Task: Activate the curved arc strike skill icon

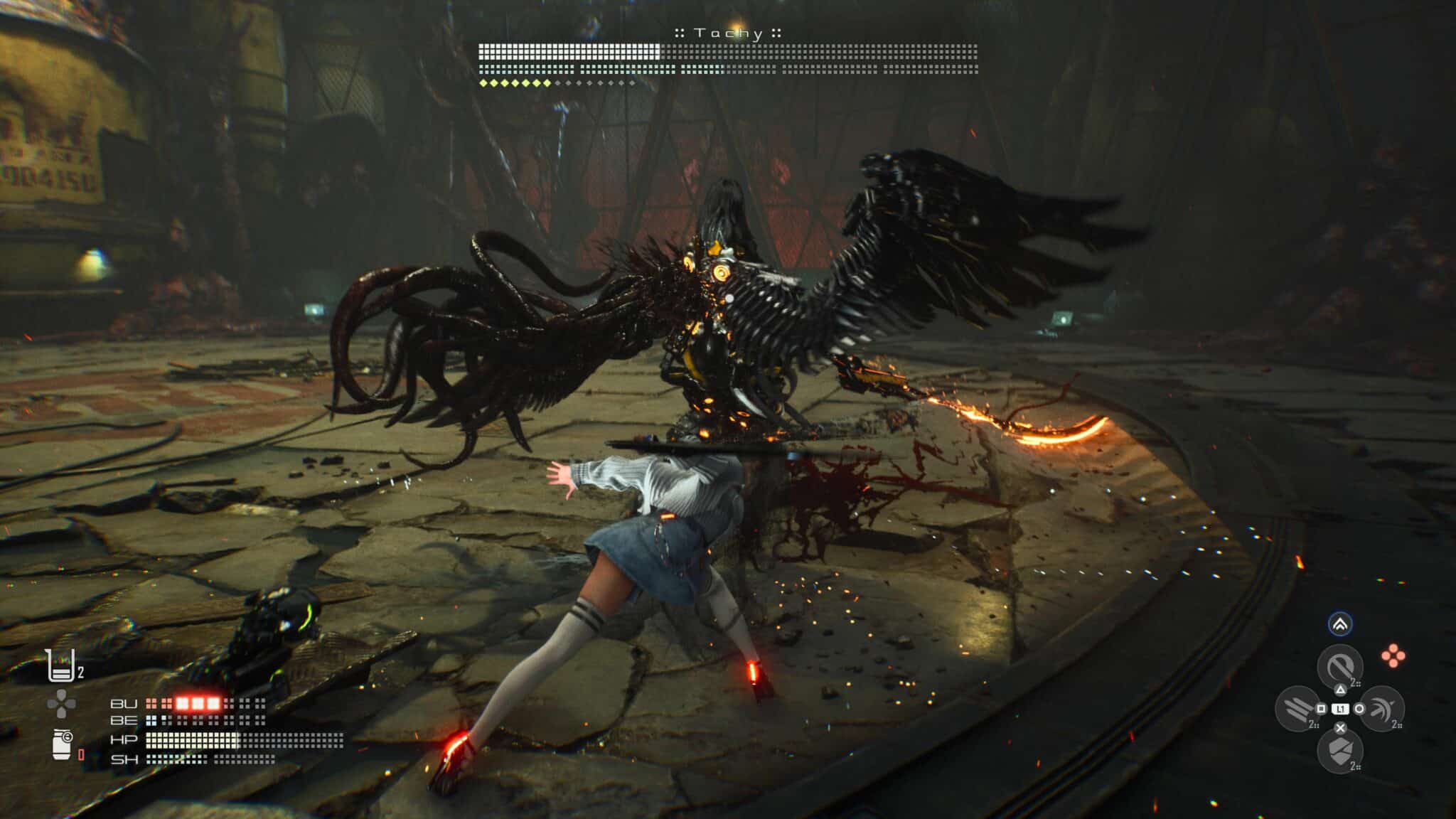Action: (1381, 708)
